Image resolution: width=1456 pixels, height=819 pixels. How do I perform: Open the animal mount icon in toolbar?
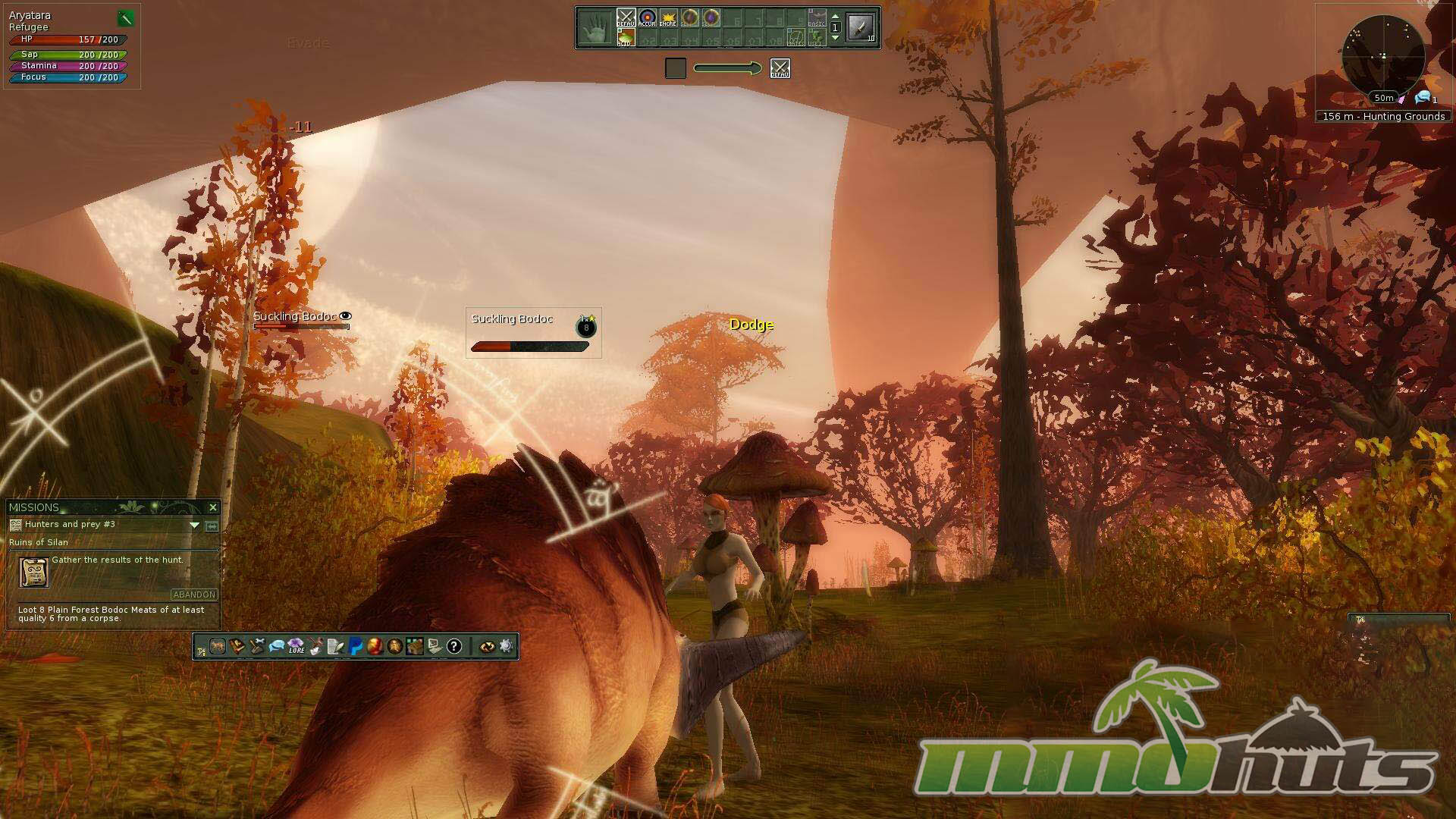coord(218,646)
